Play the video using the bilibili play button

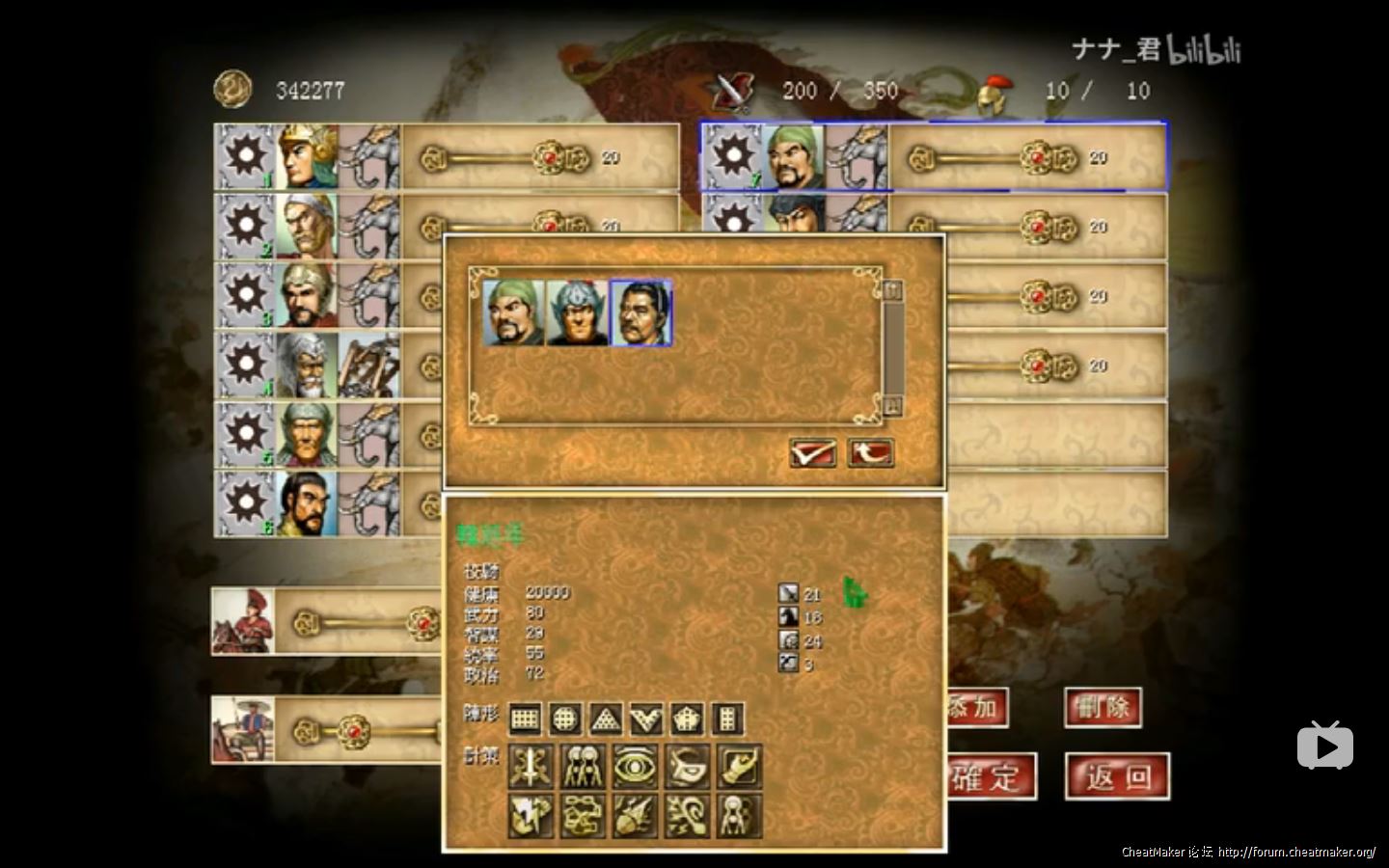(x=1324, y=746)
